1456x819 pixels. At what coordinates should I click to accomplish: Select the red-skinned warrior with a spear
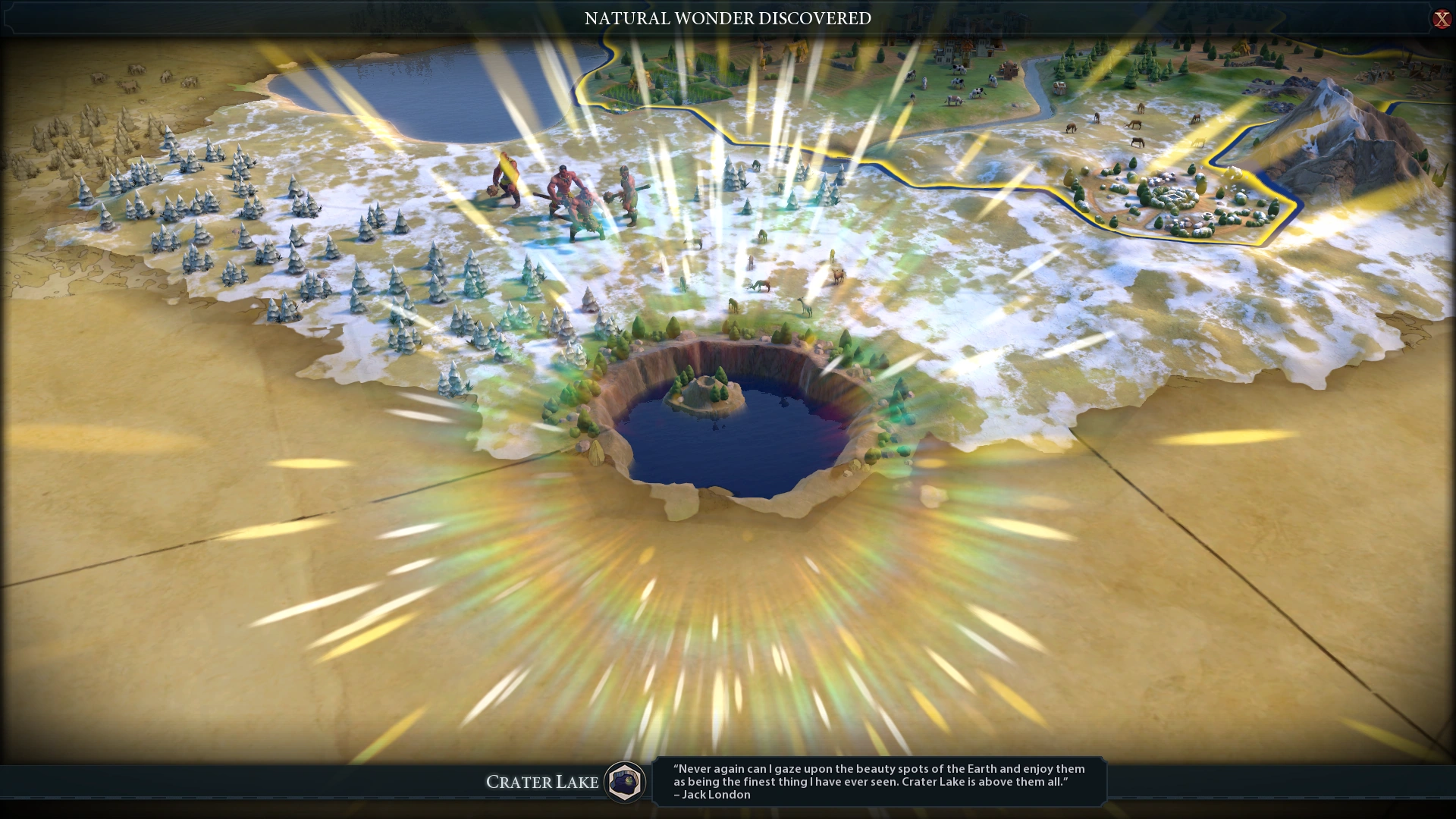(566, 188)
